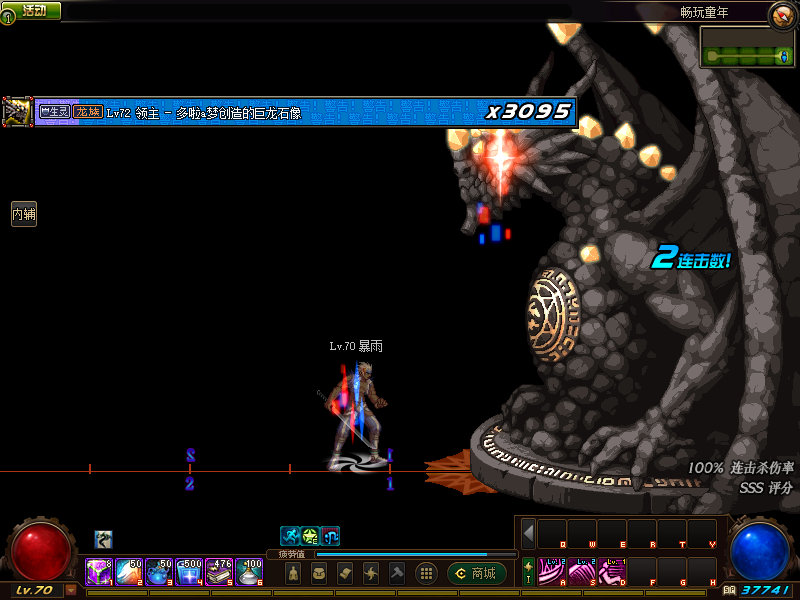Image resolution: width=800 pixels, height=600 pixels.
Task: Toggle the dropdown arrow beside Lv.70
Action: coord(70,590)
